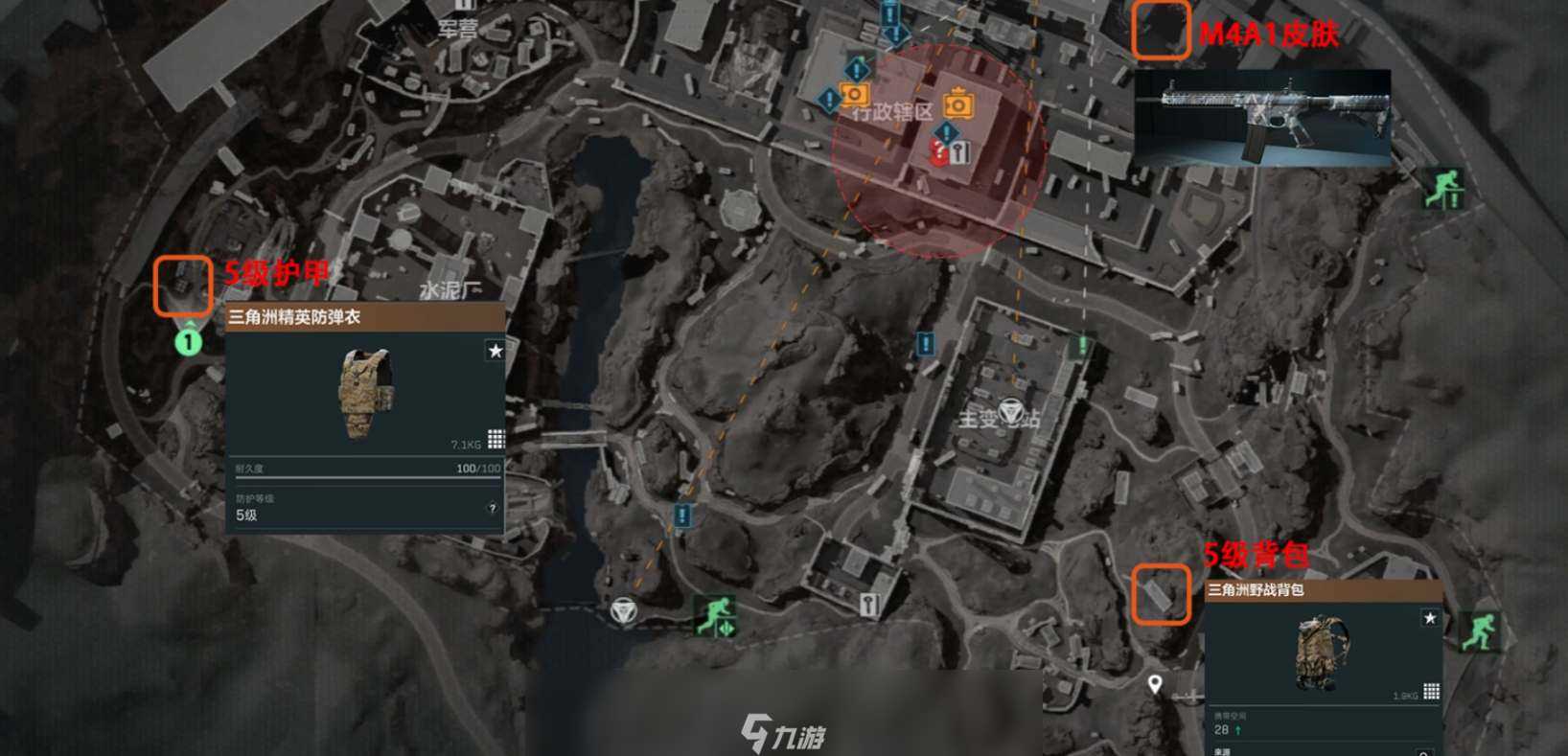The image size is (1568, 756).
Task: Click the inventory grid icon next to 7.1KG
Action: [x=496, y=438]
